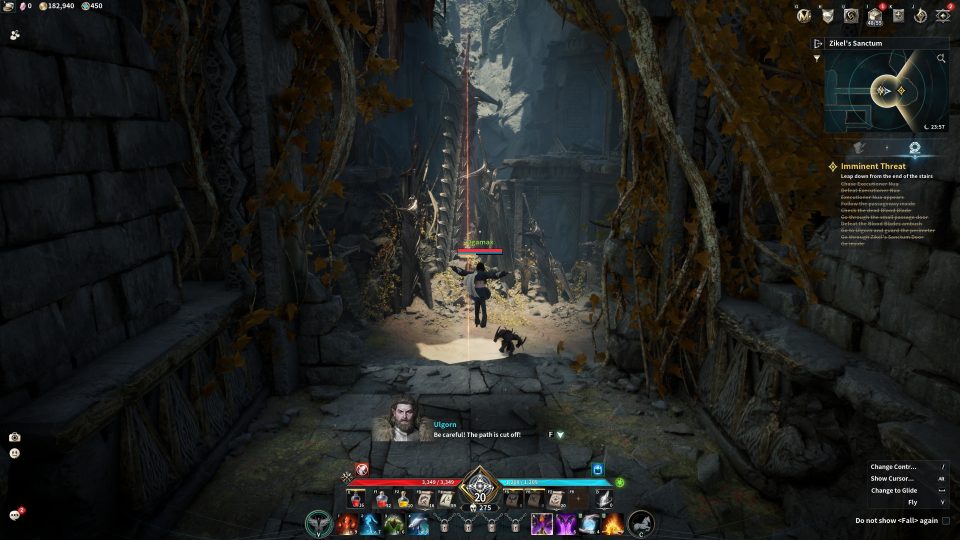This screenshot has width=960, height=540.
Task: Summon the mount with the horse icon
Action: coord(641,522)
